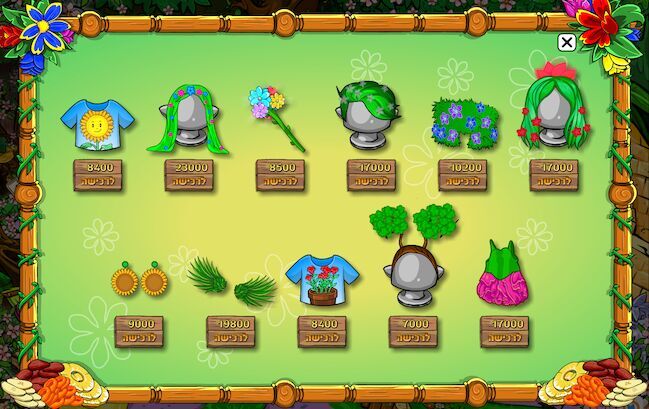Purchase the long green wig priced 23000

tap(189, 175)
